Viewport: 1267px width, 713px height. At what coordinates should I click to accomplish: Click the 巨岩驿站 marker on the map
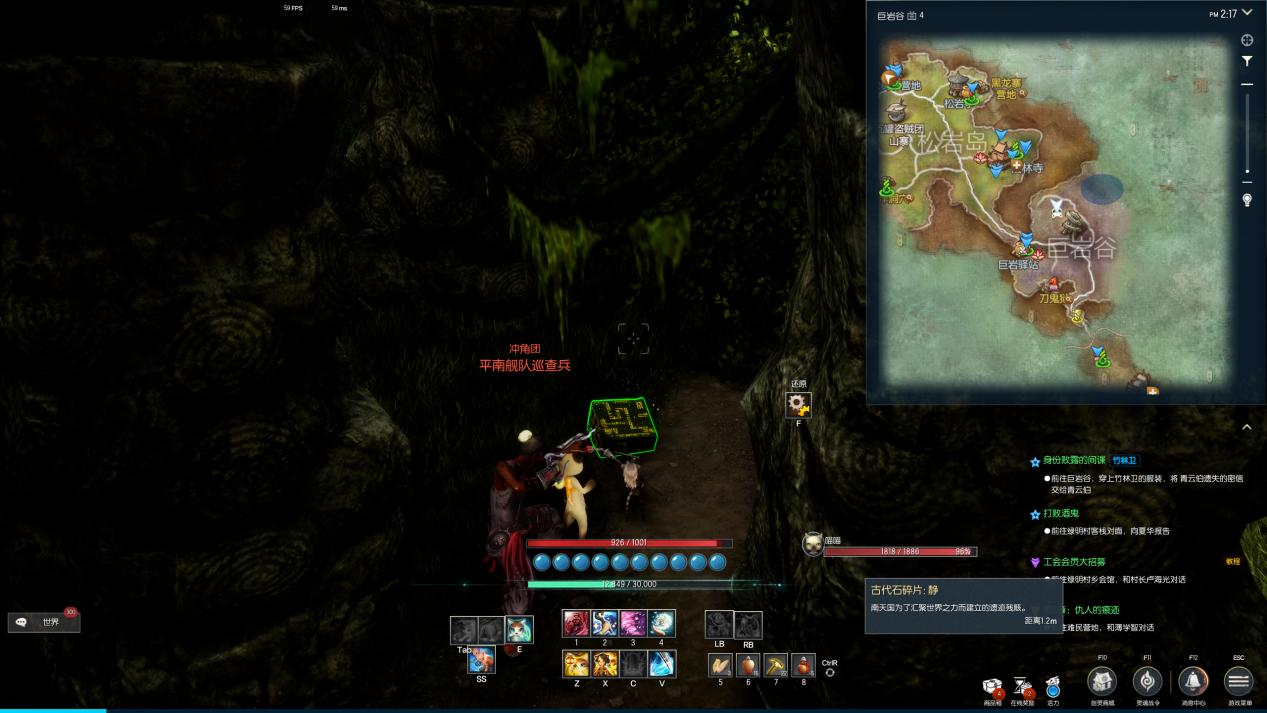1024,244
